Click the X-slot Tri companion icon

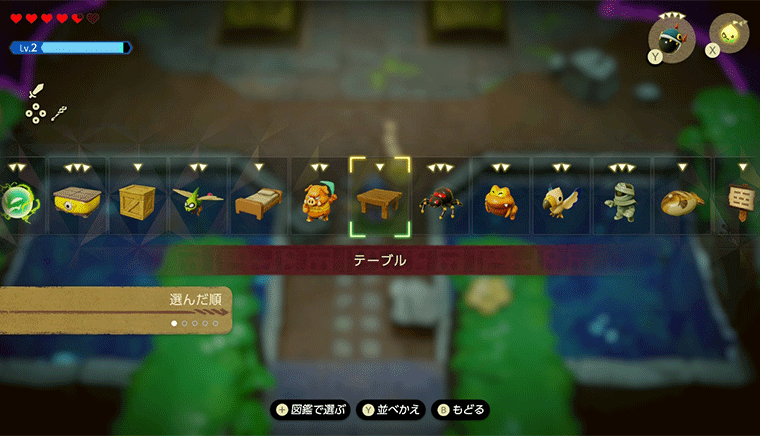pyautogui.click(x=729, y=33)
